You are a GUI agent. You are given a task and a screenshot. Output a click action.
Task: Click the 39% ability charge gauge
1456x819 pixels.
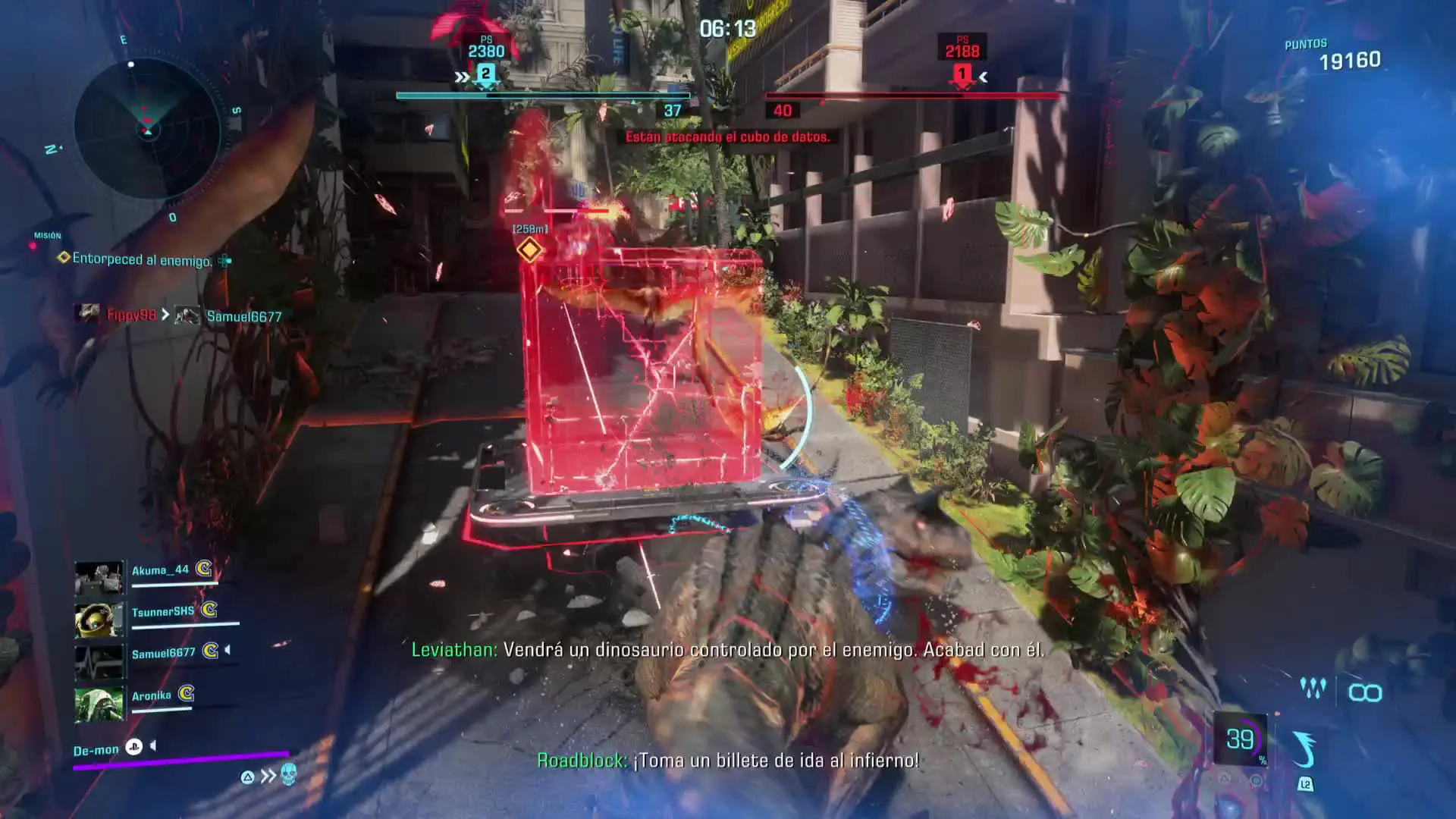(x=1241, y=739)
